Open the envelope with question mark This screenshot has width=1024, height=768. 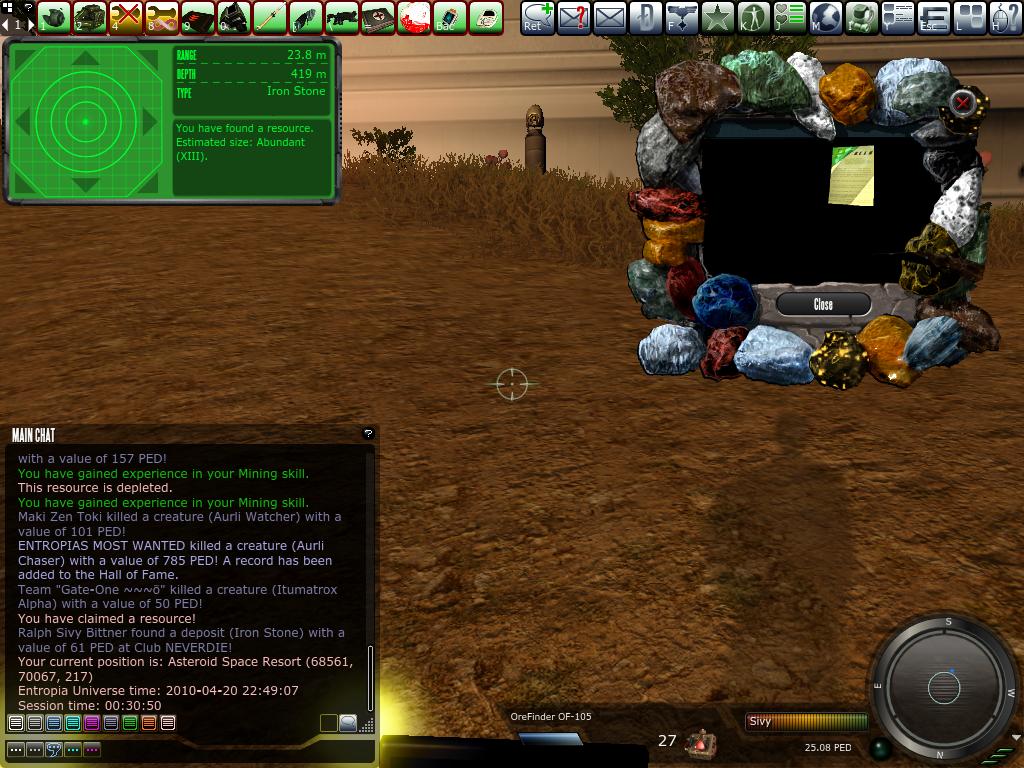point(574,17)
